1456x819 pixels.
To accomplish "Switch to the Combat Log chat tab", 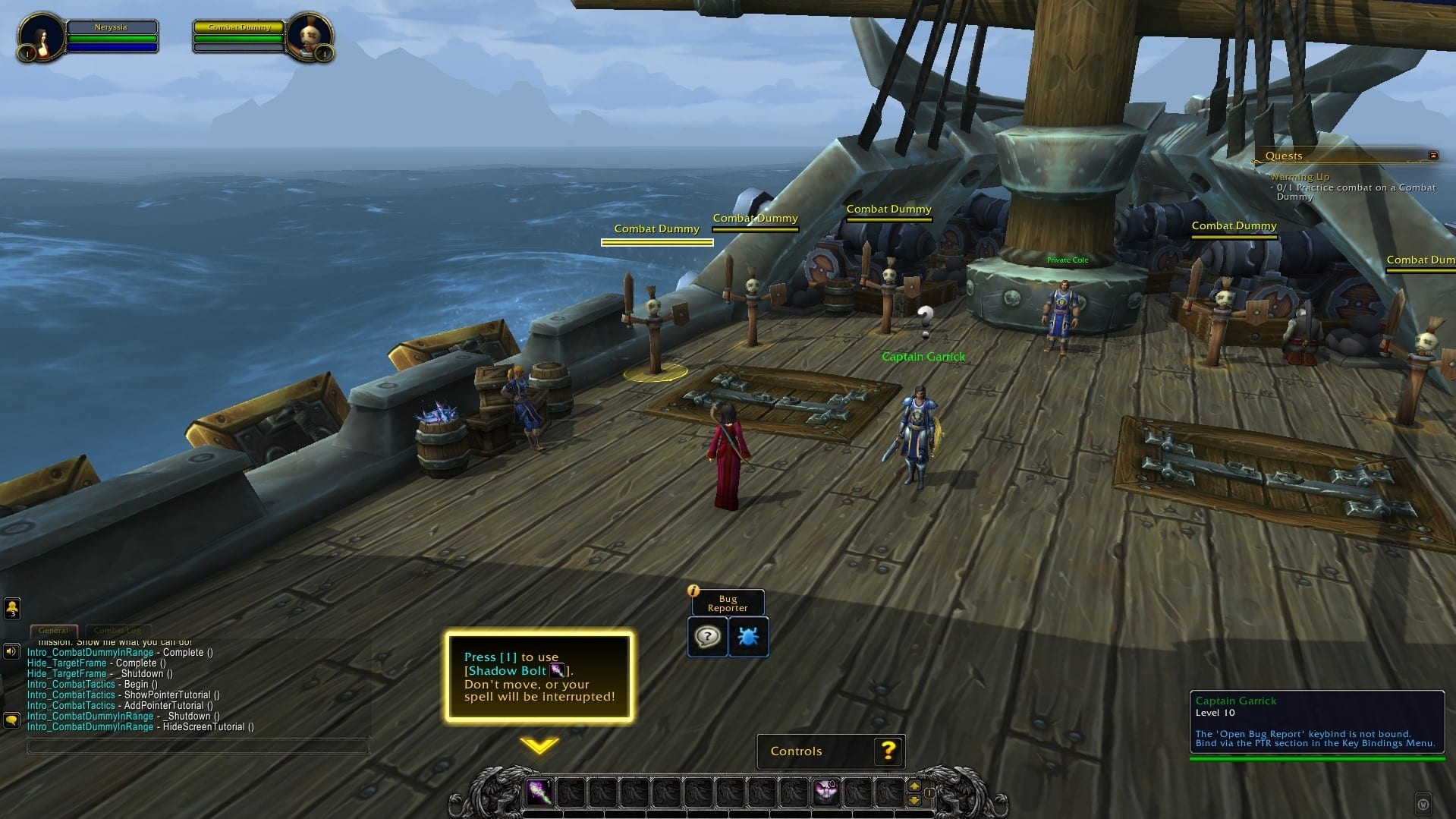I will 118,630.
